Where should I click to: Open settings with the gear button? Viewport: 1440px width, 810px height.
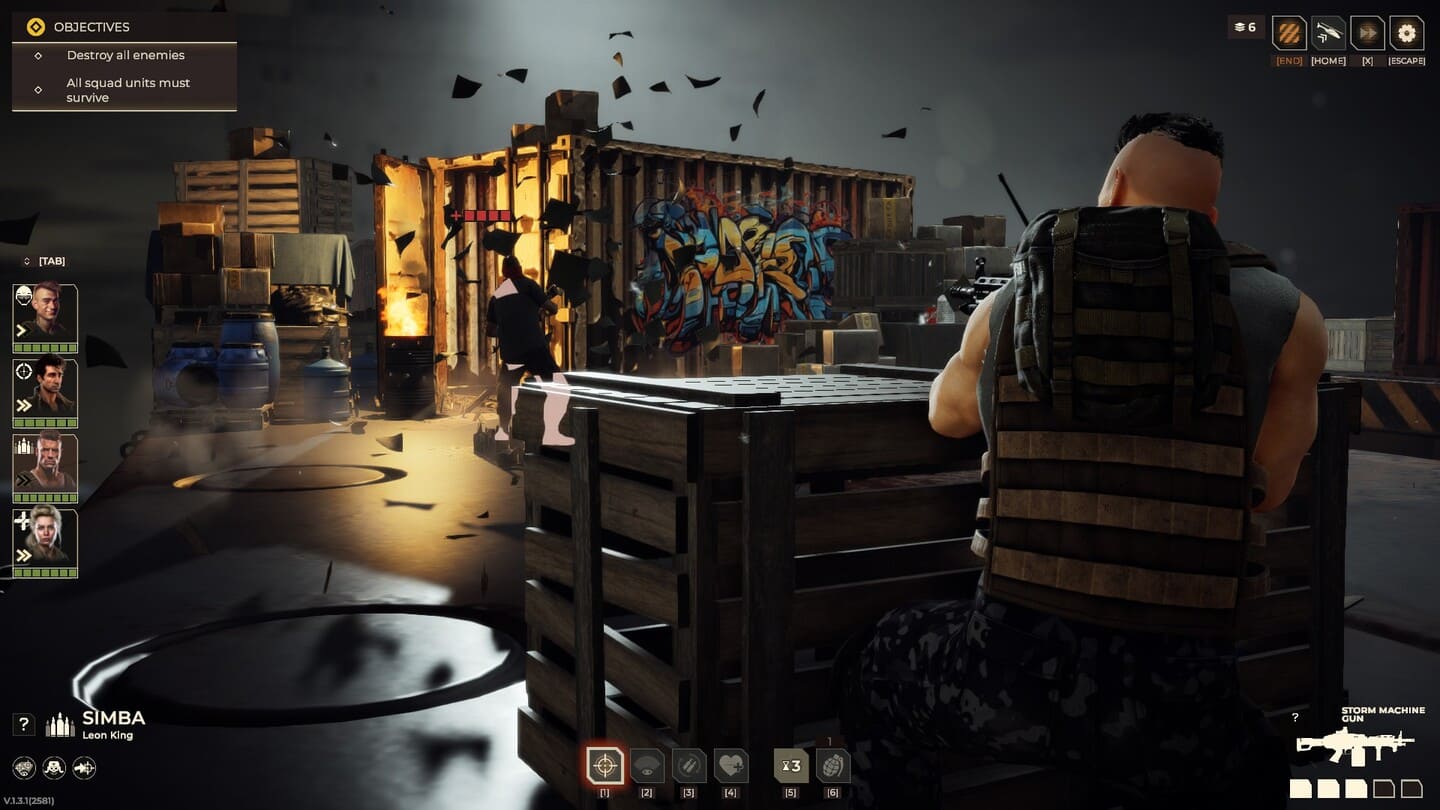point(1406,33)
